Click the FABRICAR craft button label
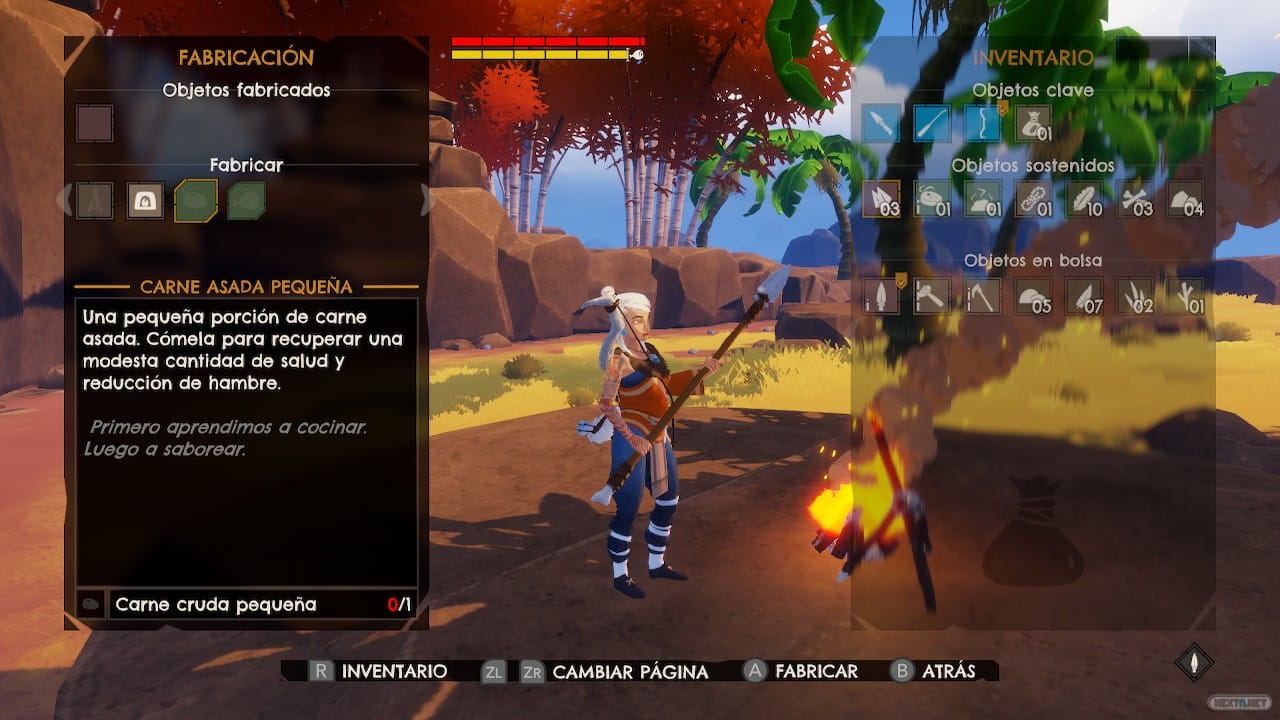 point(816,671)
